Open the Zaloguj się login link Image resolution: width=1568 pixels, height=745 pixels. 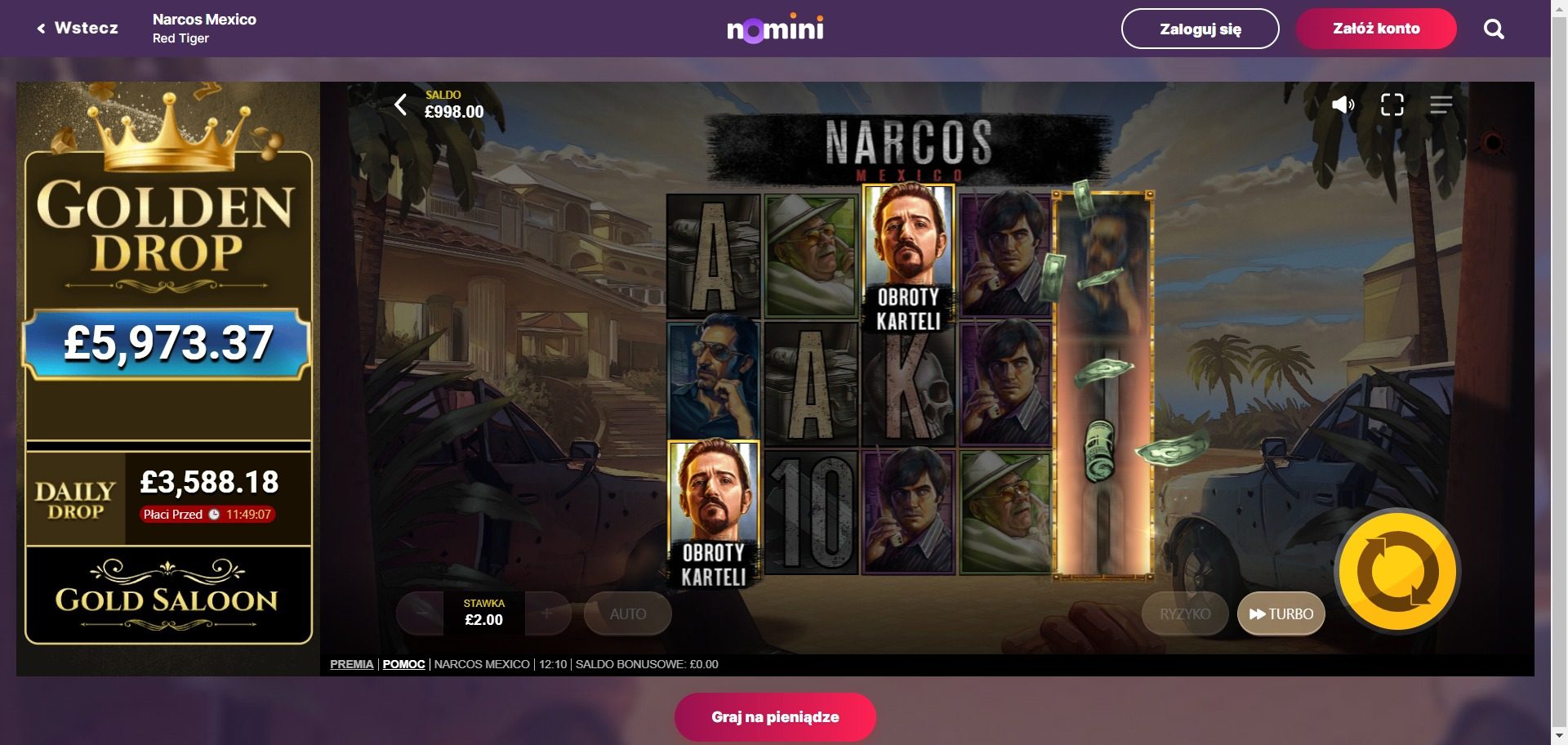1200,28
